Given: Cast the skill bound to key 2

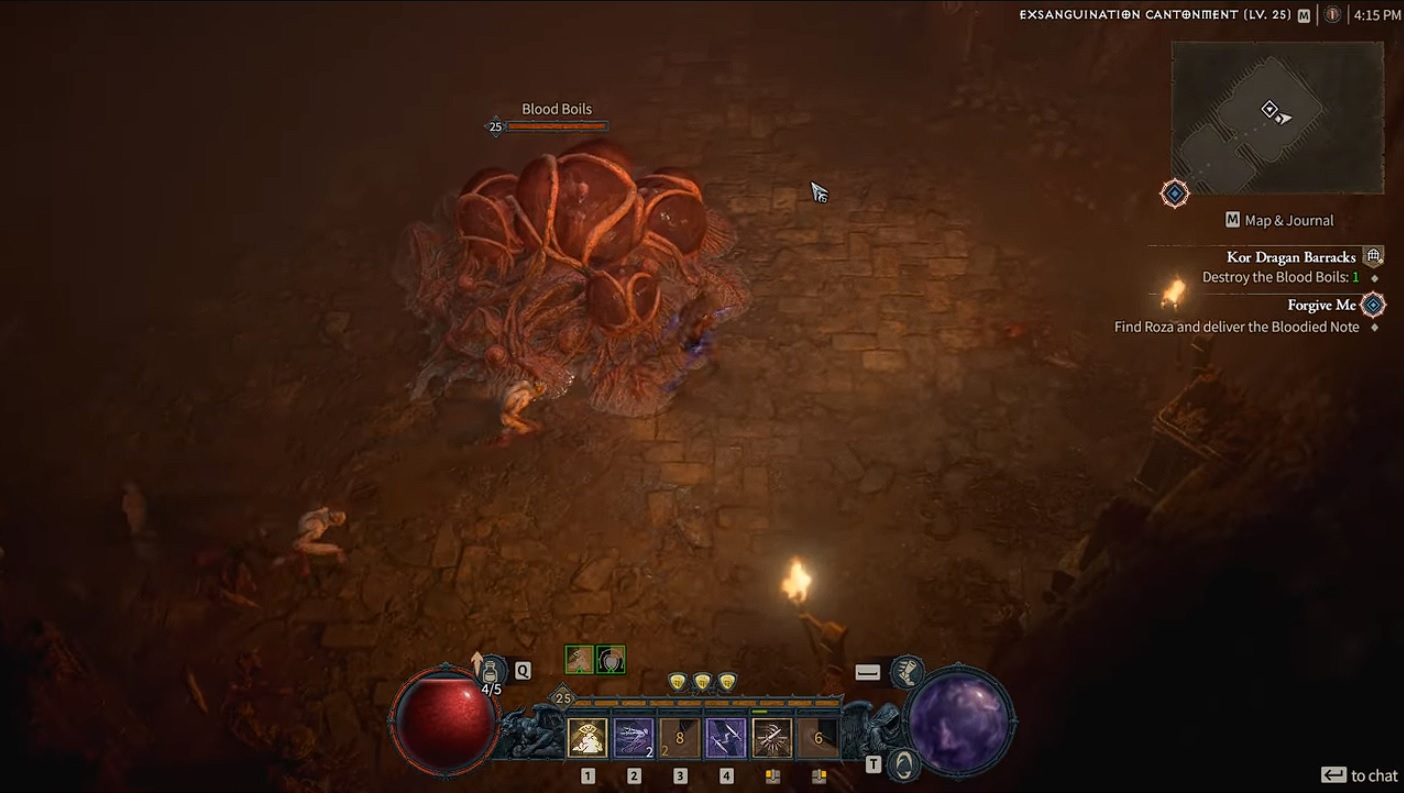Looking at the screenshot, I should [x=633, y=736].
